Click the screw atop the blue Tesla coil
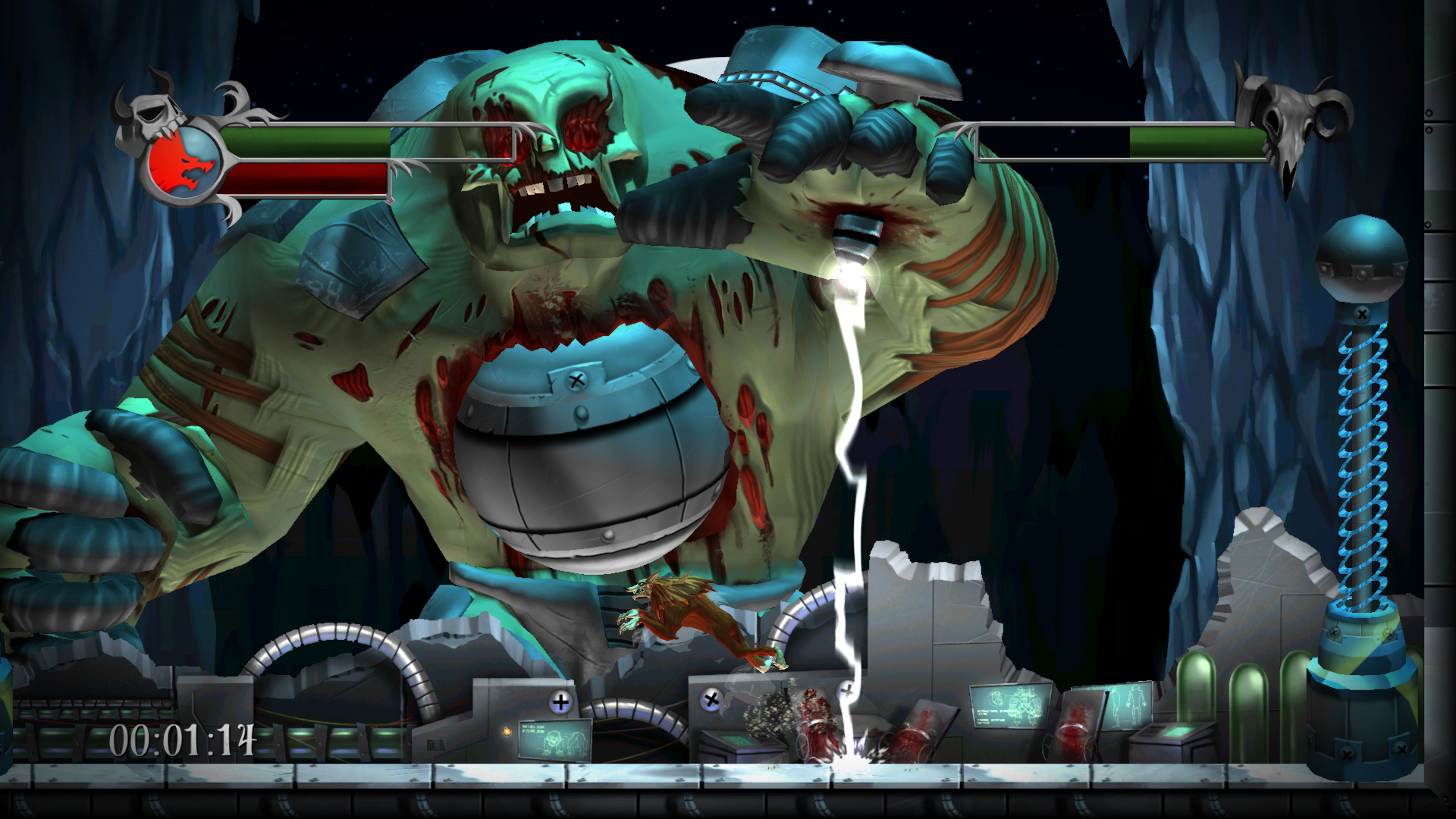Viewport: 1456px width, 819px height. (x=1363, y=312)
